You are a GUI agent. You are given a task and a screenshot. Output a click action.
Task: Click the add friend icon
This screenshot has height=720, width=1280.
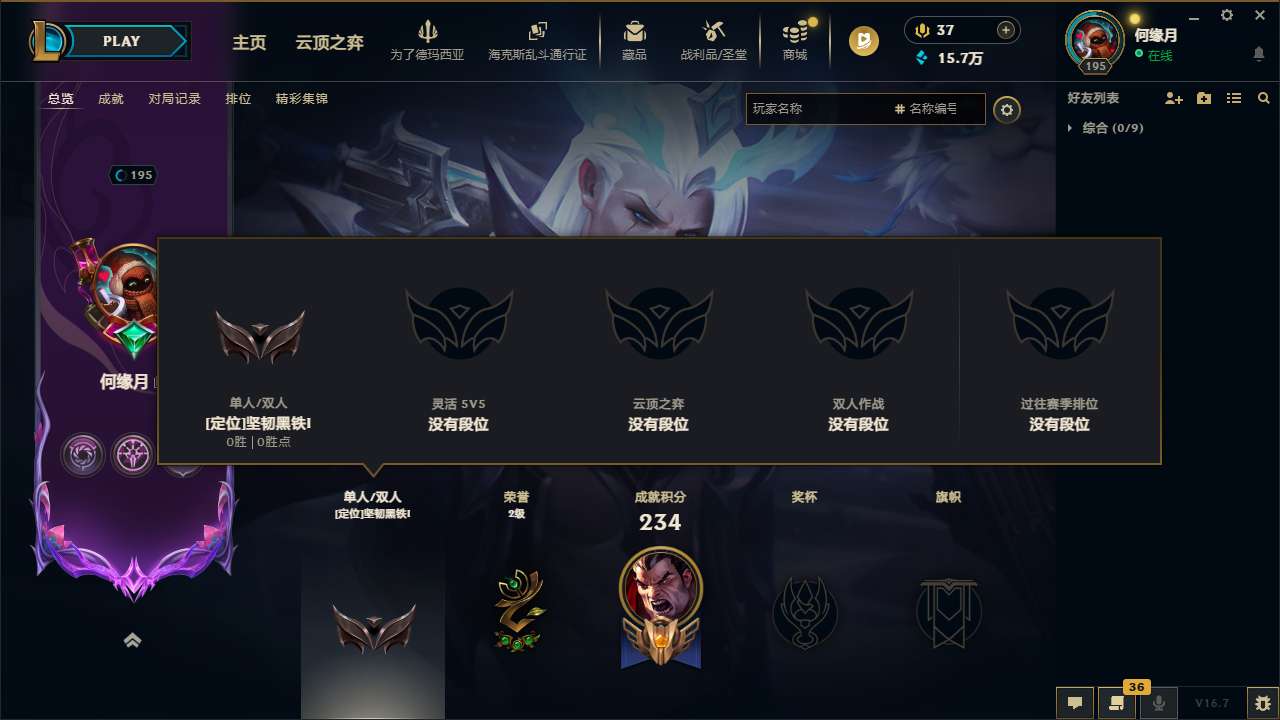coord(1173,98)
